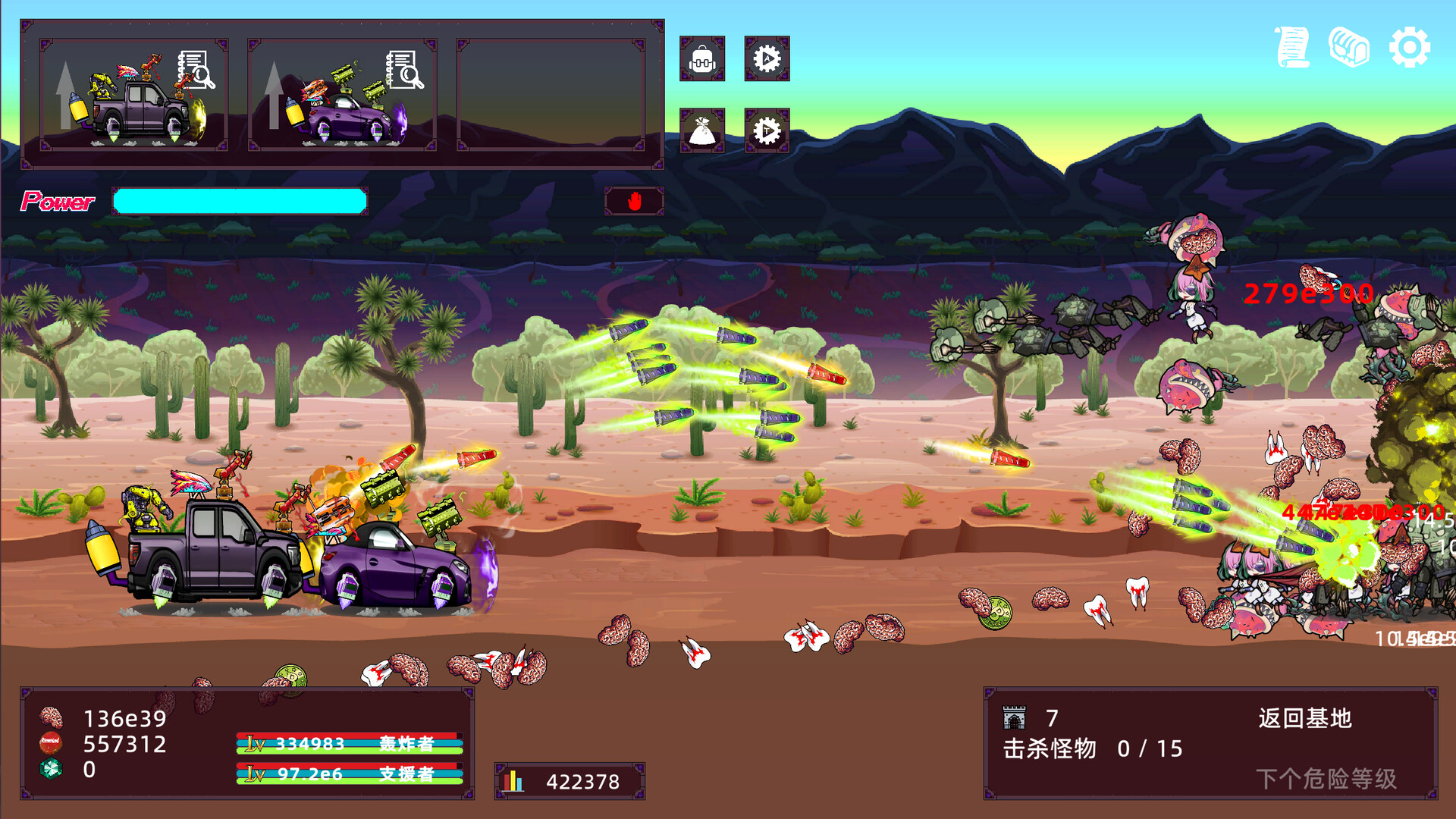Viewport: 1456px width, 819px height.
Task: Toggle the auto gear icon marked T
Action: (767, 130)
